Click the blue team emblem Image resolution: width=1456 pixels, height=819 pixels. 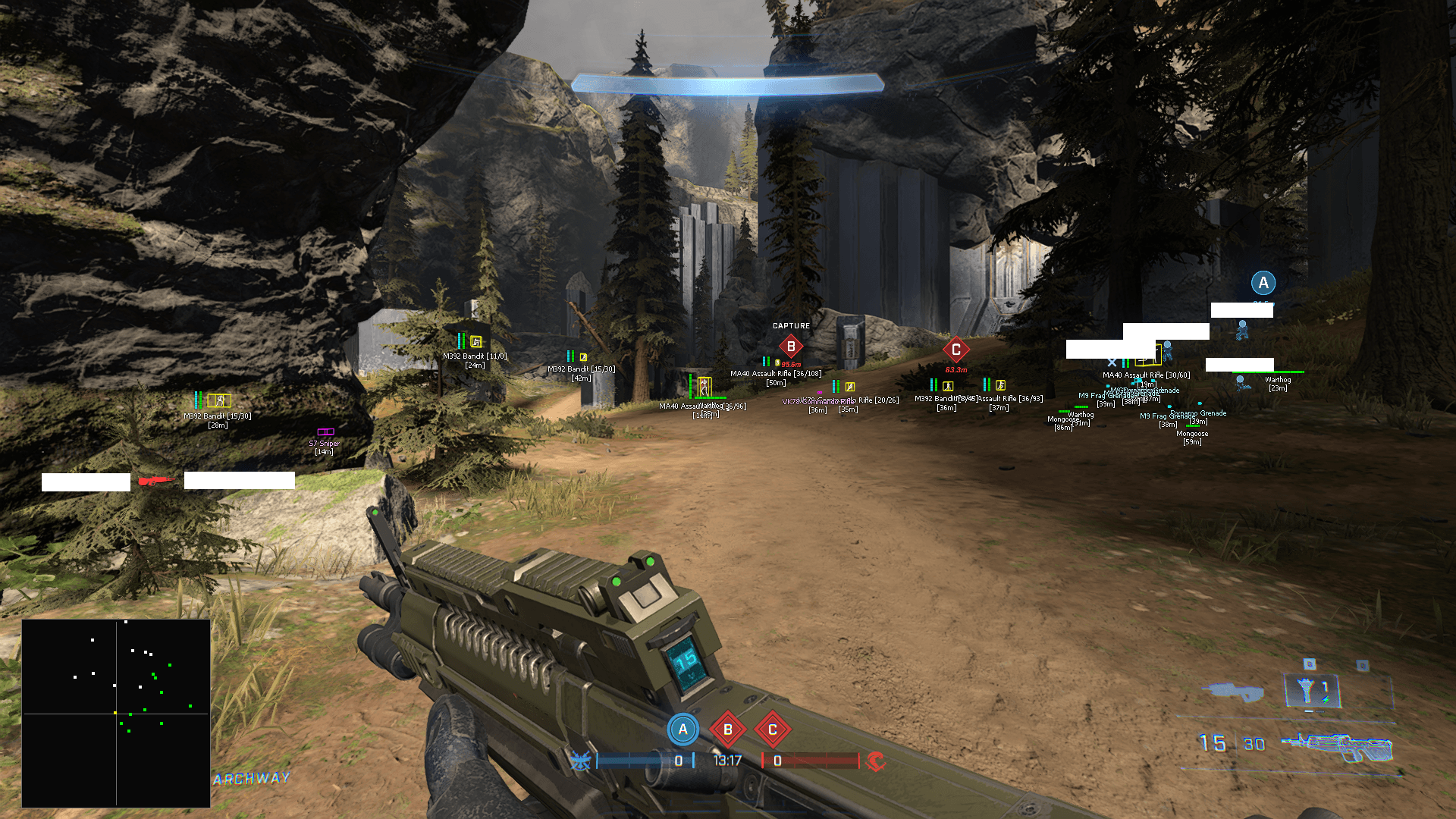click(580, 761)
